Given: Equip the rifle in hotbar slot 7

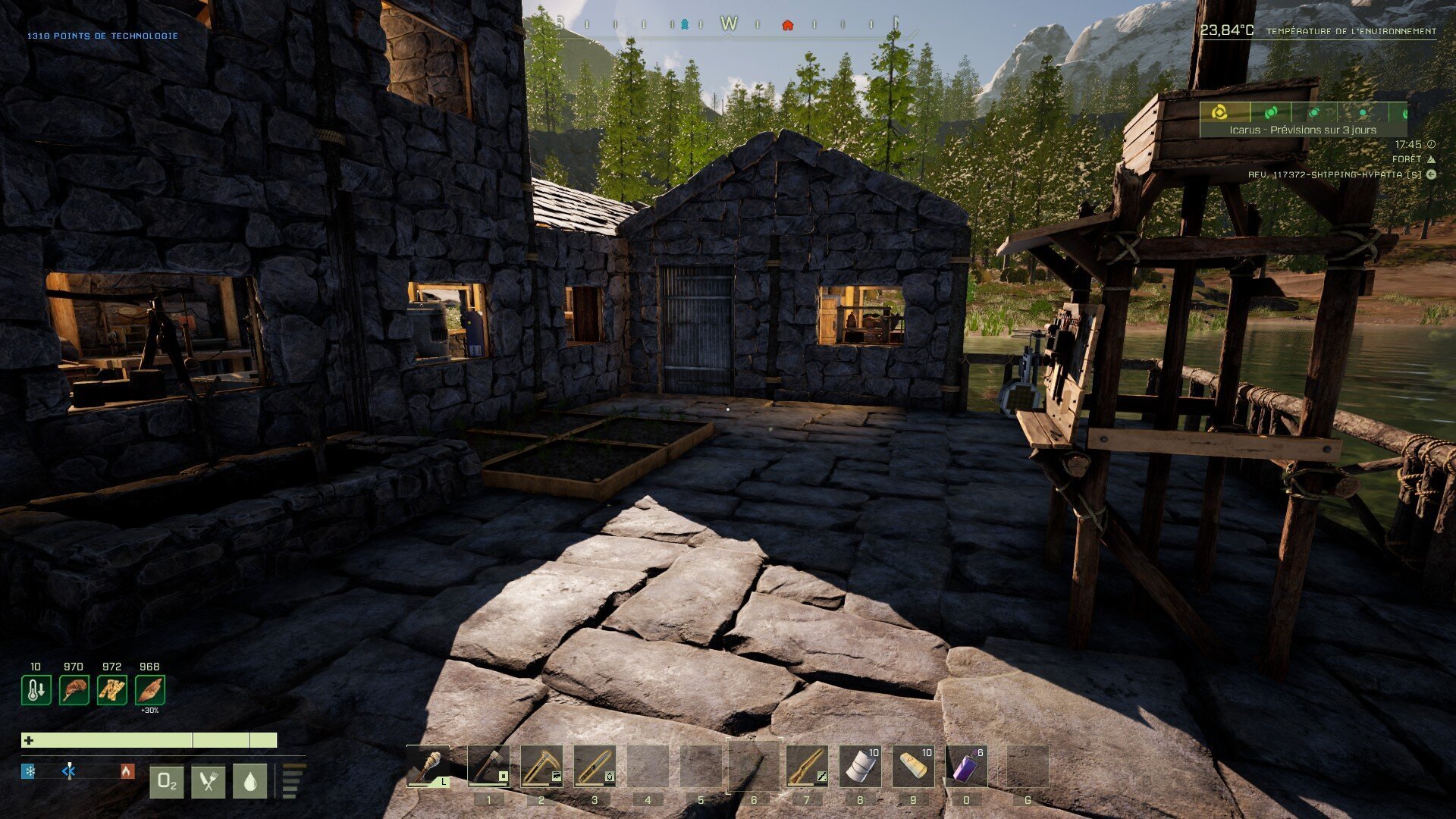Looking at the screenshot, I should 807,766.
